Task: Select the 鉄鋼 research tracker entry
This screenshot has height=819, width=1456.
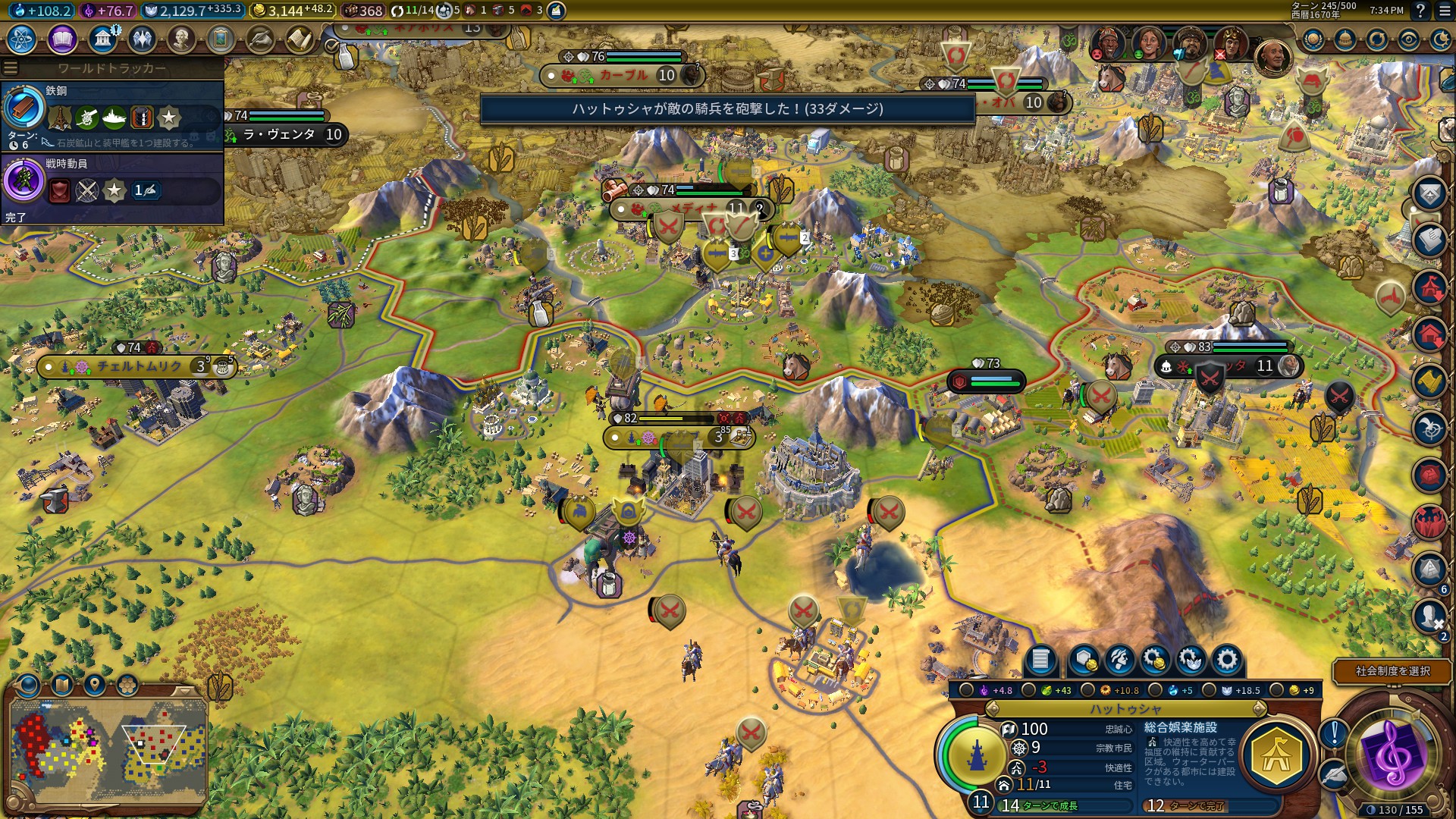Action: [112, 114]
